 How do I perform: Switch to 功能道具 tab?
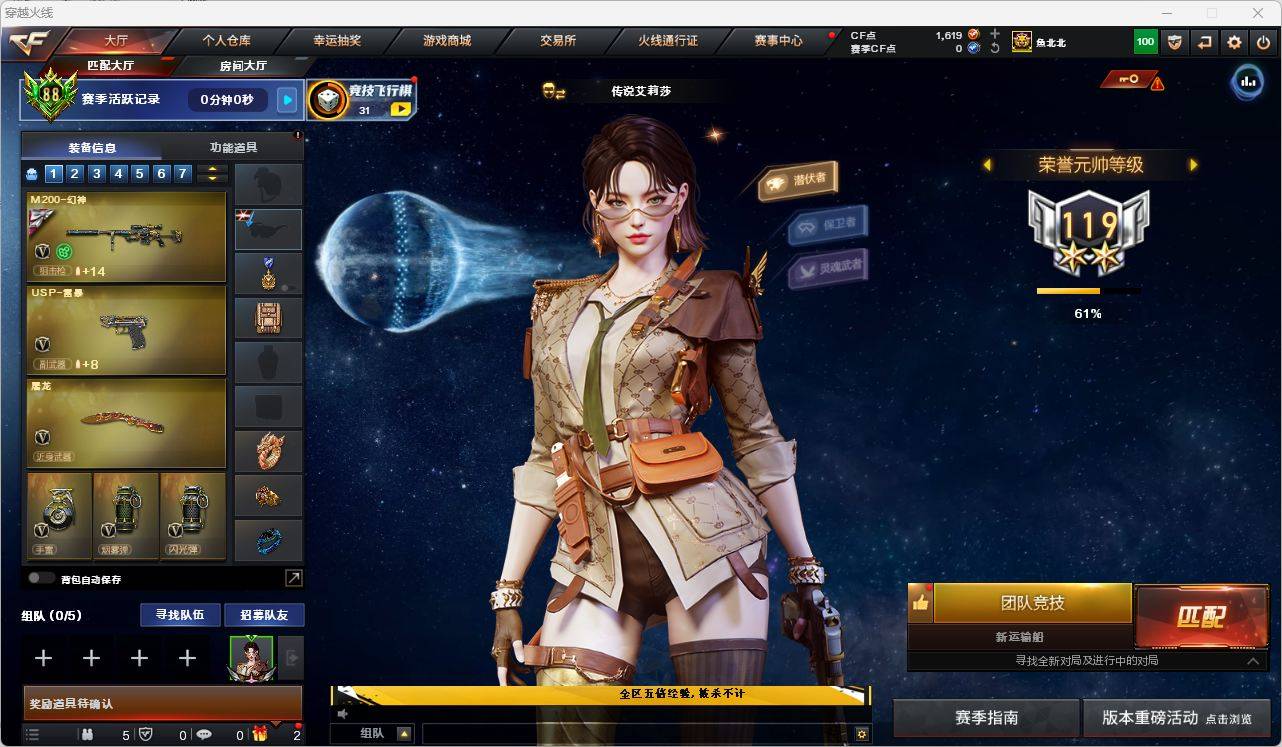(x=233, y=147)
